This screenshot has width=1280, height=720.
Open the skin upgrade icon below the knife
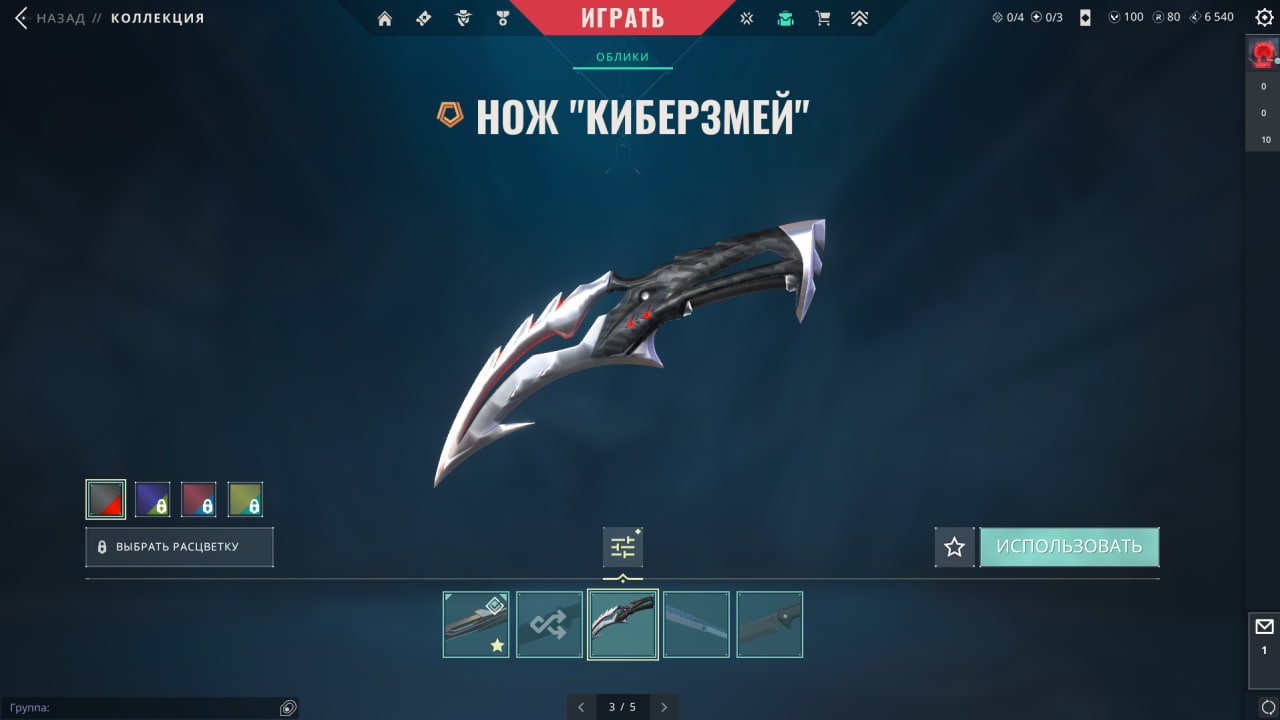pos(622,546)
